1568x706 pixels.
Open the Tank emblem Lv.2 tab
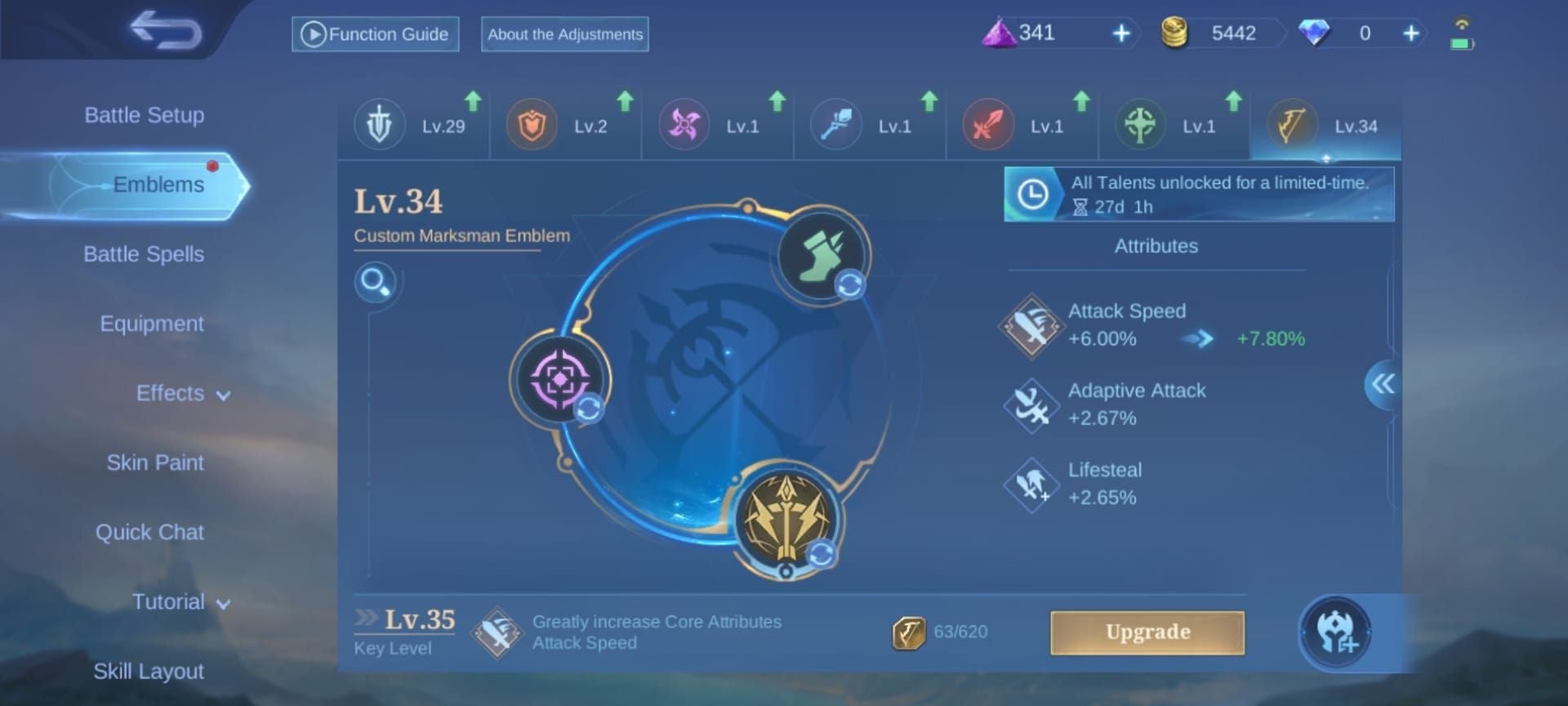532,125
